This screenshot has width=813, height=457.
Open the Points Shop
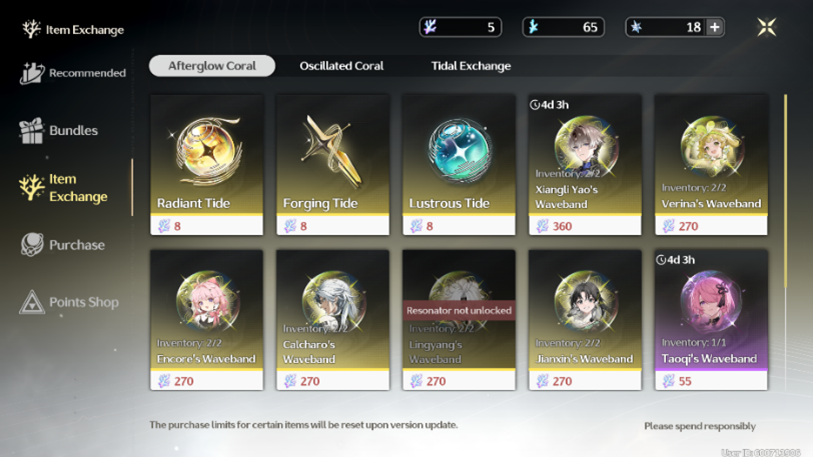69,302
